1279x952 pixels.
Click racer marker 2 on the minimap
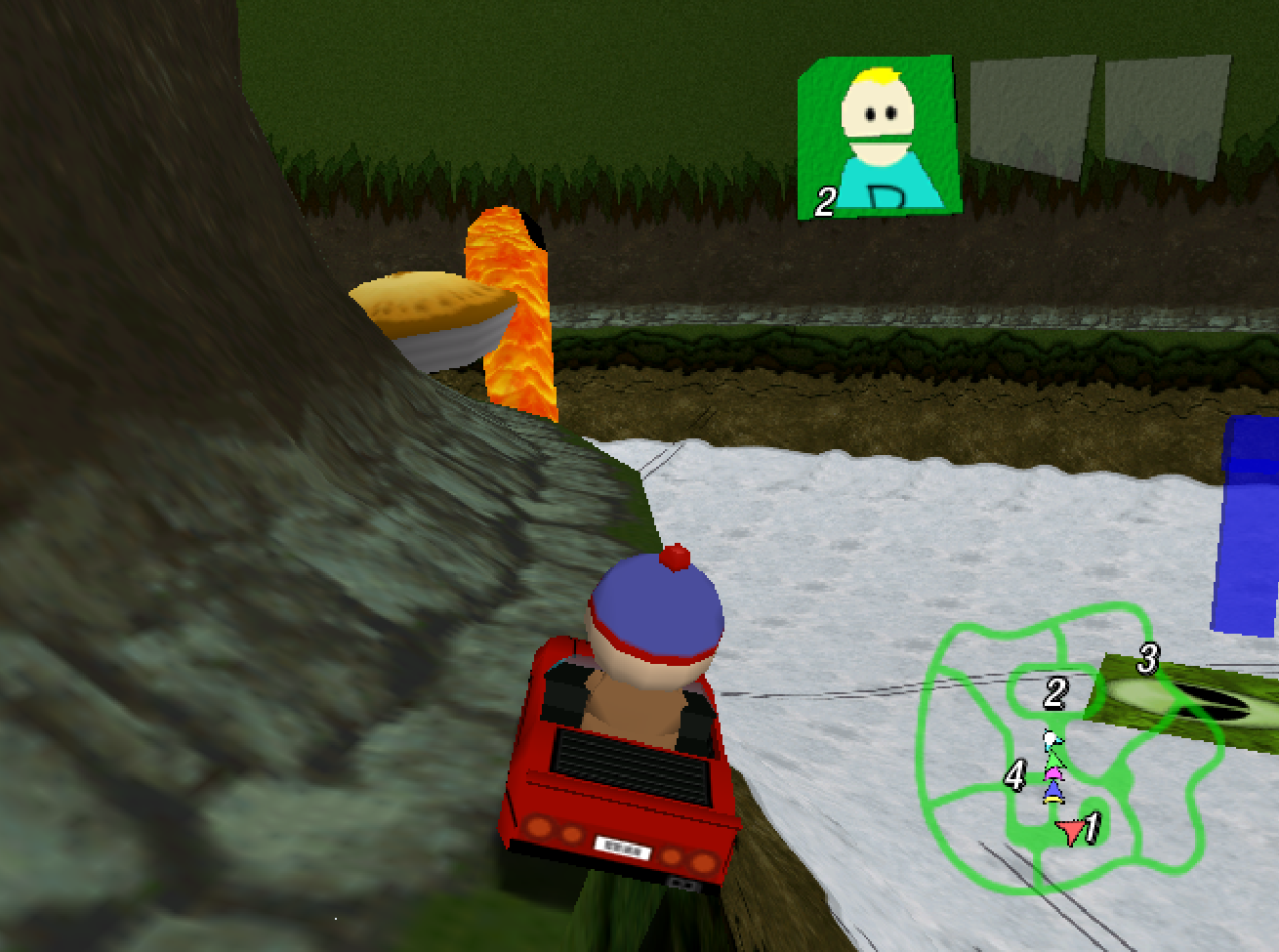(x=1054, y=693)
